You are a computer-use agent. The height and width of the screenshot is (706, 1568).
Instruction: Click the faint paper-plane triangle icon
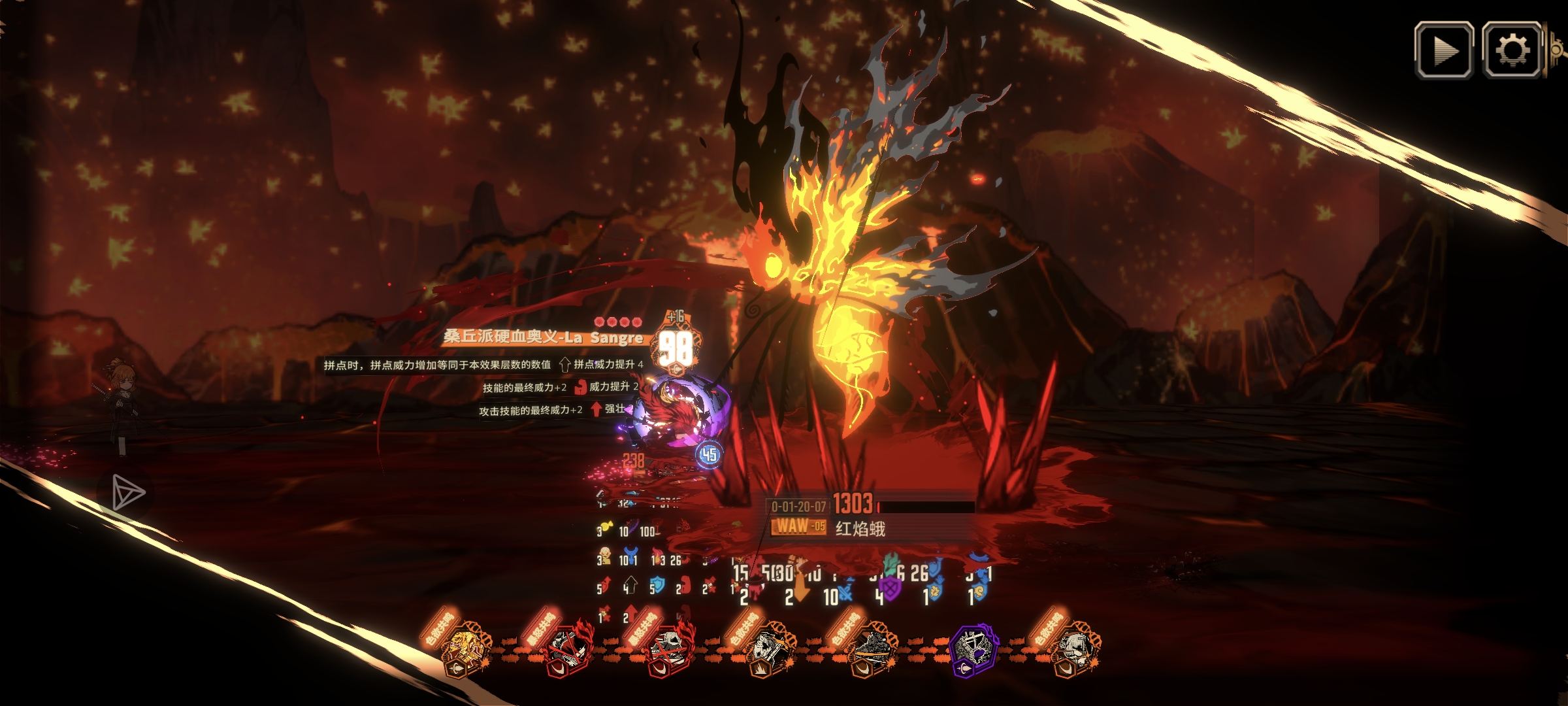point(127,492)
